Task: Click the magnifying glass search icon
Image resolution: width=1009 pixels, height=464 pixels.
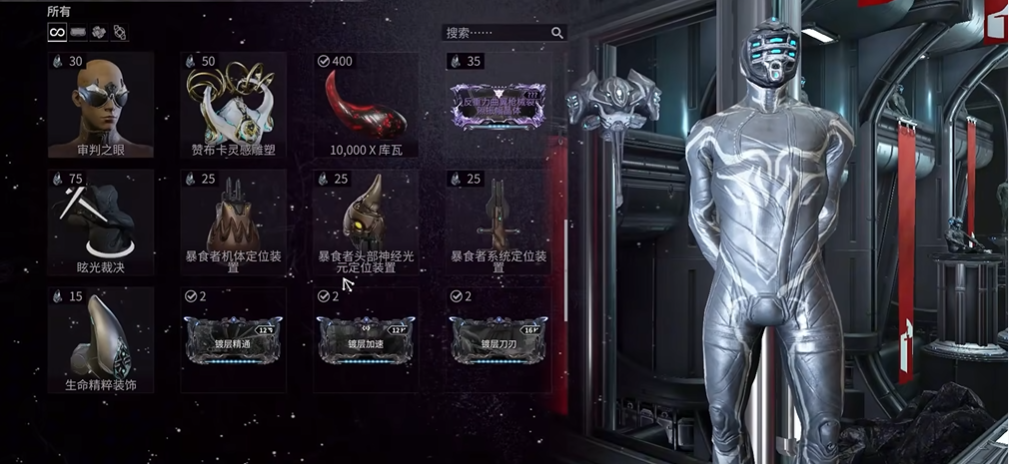Action: 558,33
